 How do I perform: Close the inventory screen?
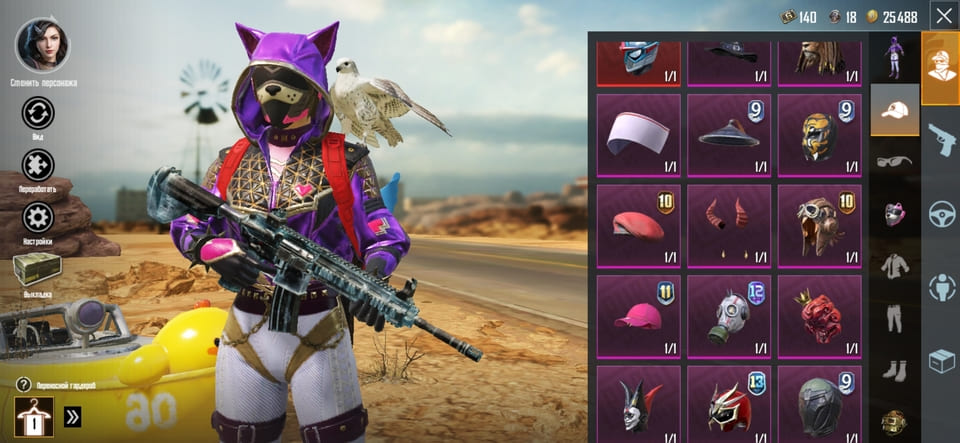point(942,16)
